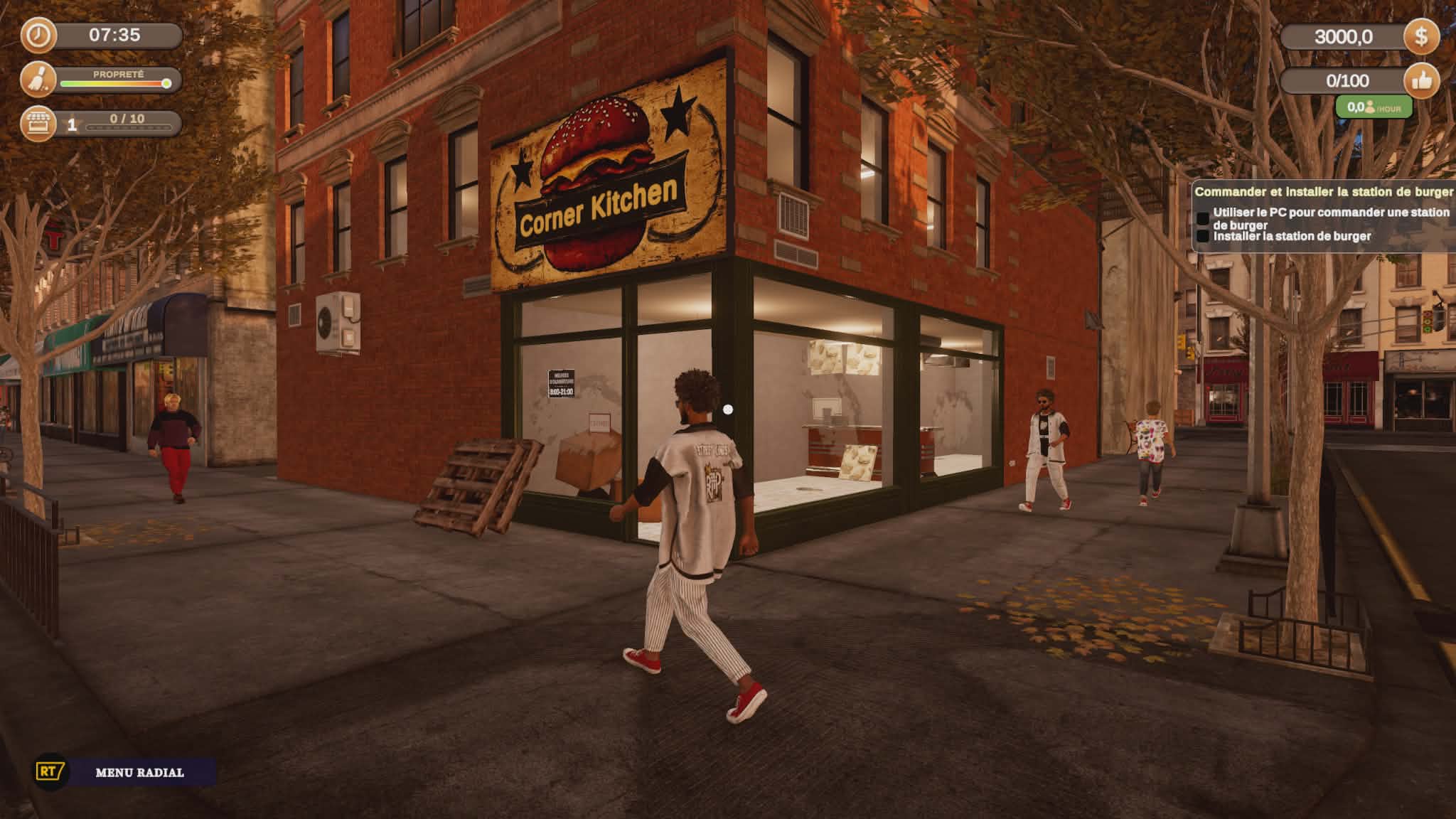Image resolution: width=1456 pixels, height=819 pixels.
Task: Open the burger station objective tracker title
Action: coord(1323,192)
